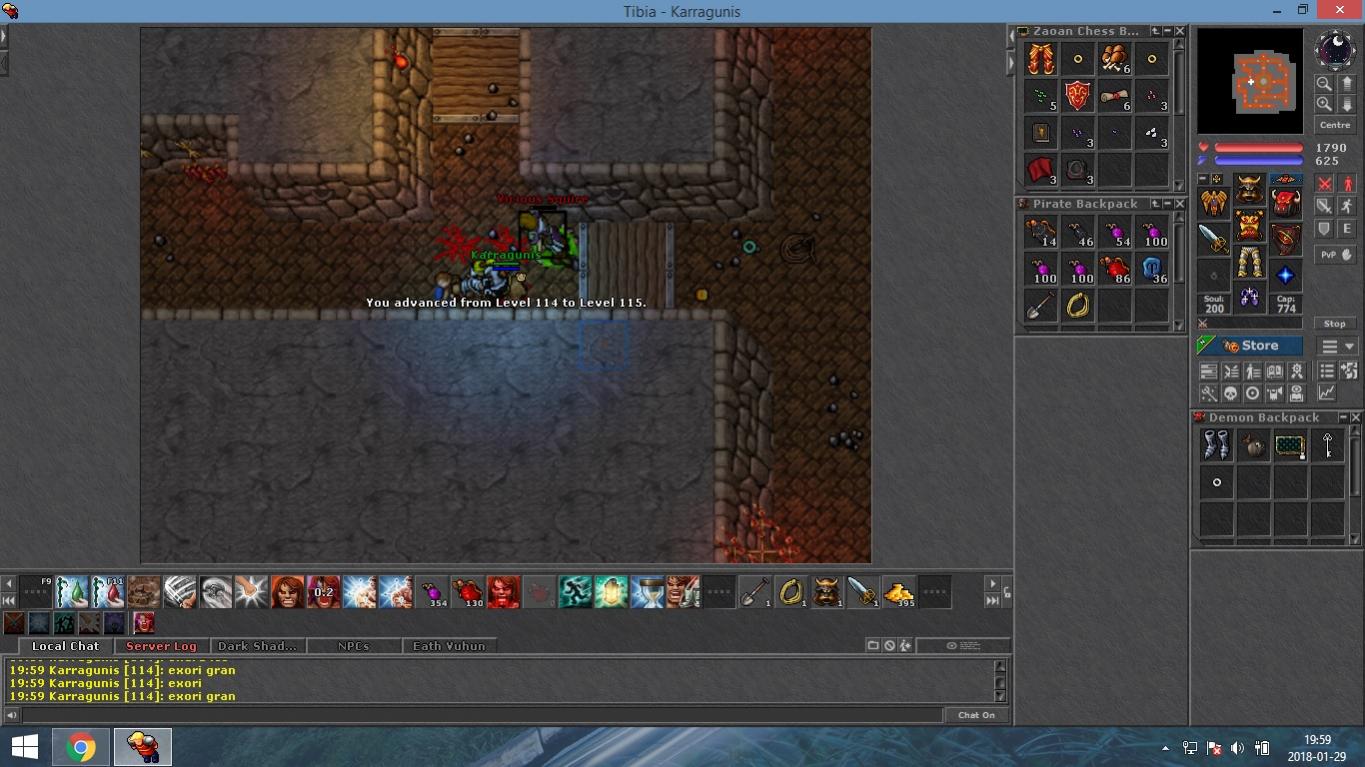Click the sword in the weapon slot
Image resolution: width=1365 pixels, height=767 pixels.
coord(1214,238)
